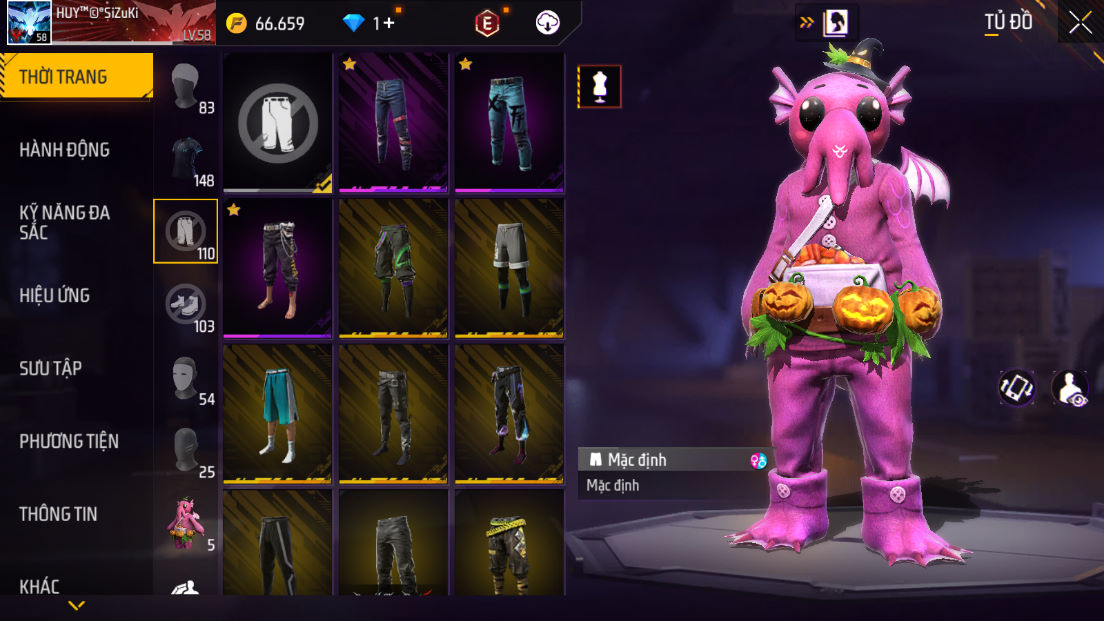Choose the PHƯƠNG TIỆN category
The height and width of the screenshot is (621, 1104).
(x=69, y=441)
